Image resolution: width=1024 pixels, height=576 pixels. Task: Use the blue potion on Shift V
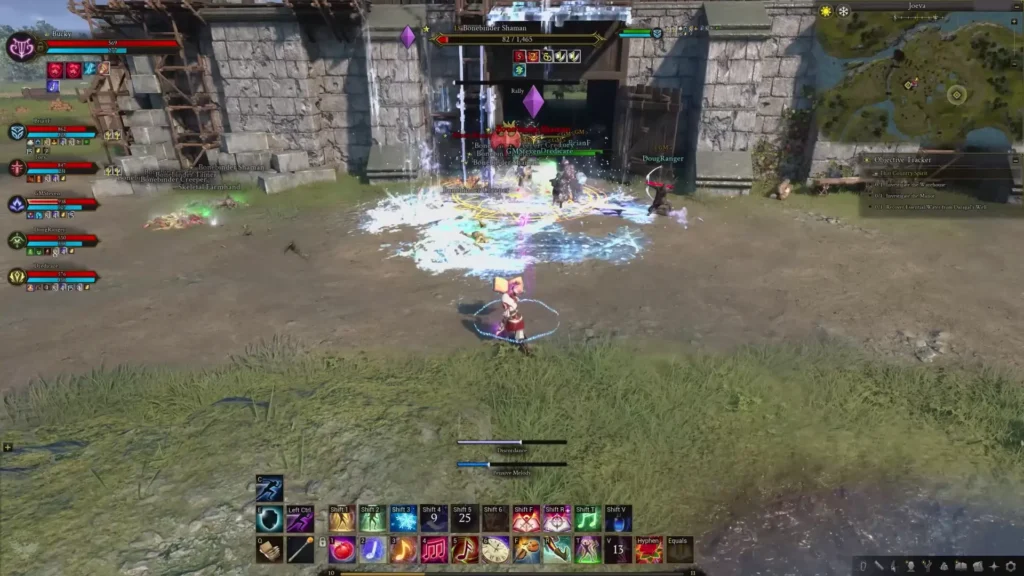[x=618, y=519]
